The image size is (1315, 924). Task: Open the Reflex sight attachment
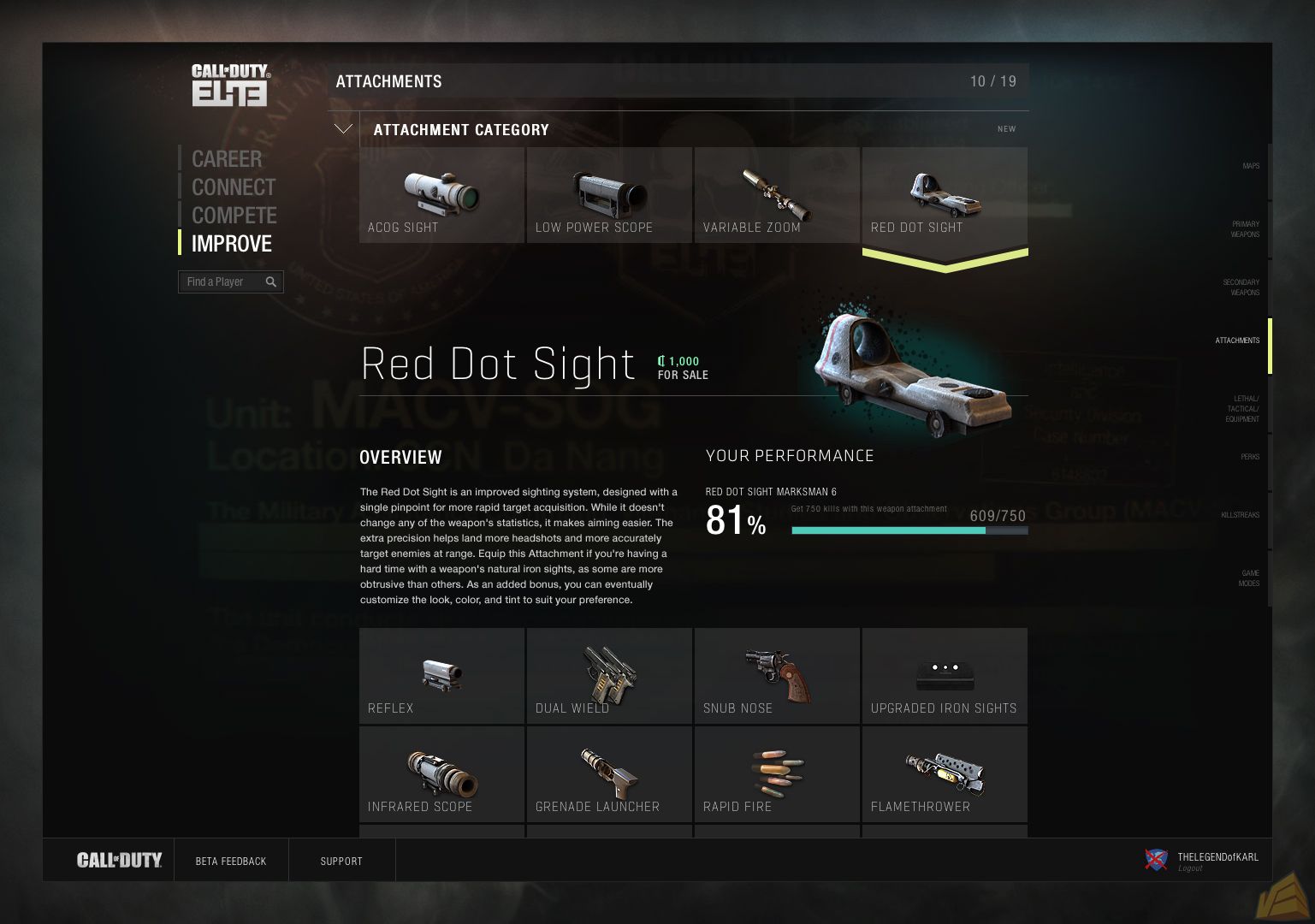[x=441, y=676]
